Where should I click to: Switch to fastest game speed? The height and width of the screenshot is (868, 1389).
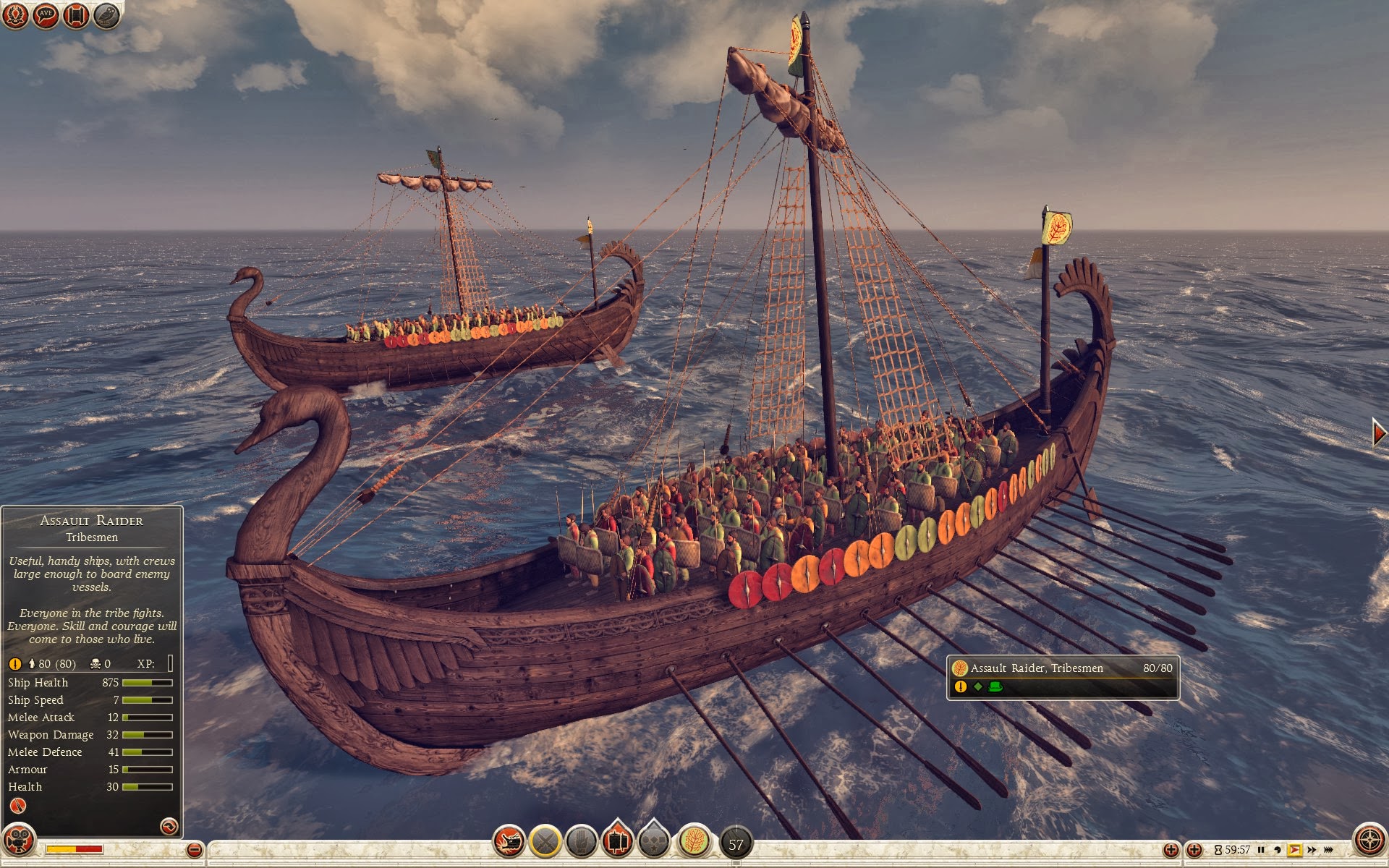pyautogui.click(x=1328, y=850)
